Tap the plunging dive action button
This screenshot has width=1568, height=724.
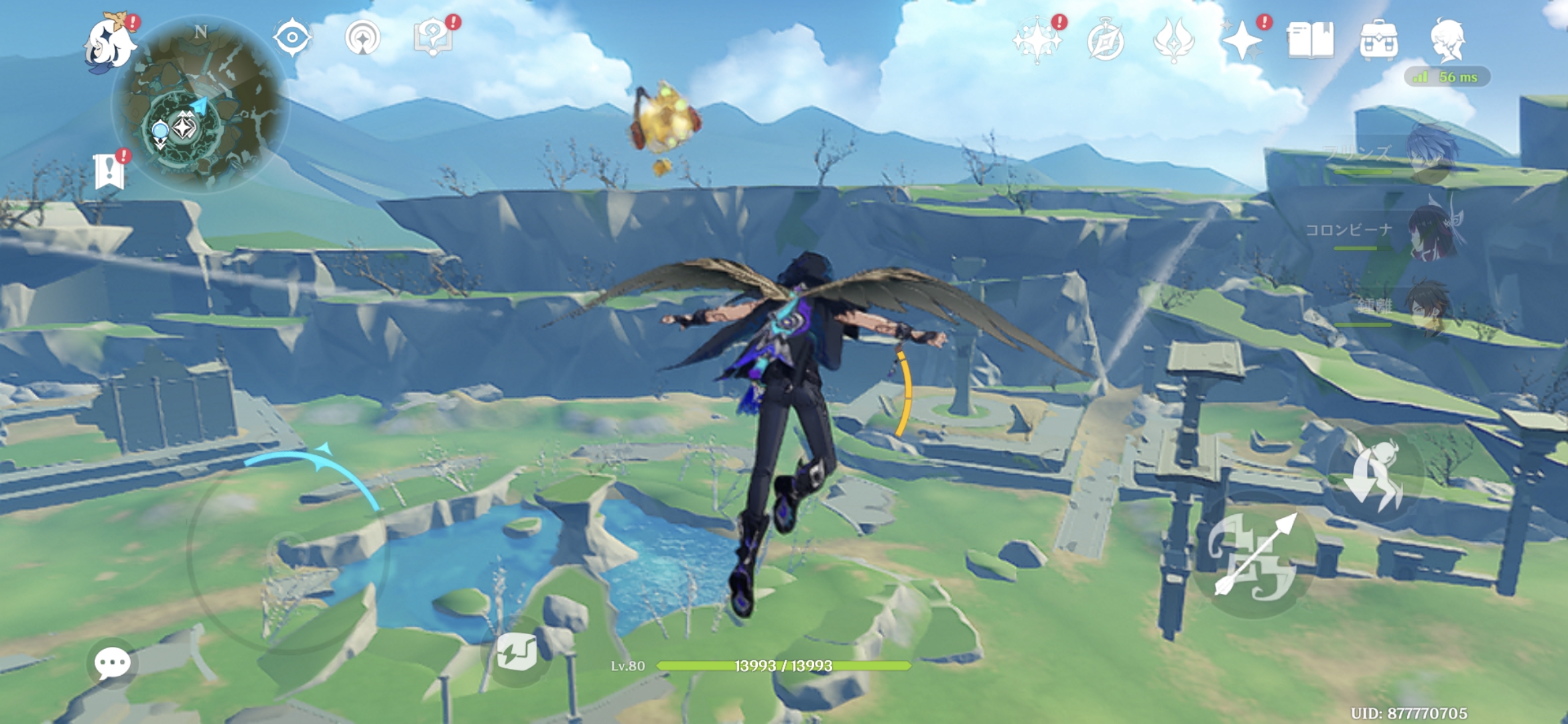[1375, 475]
